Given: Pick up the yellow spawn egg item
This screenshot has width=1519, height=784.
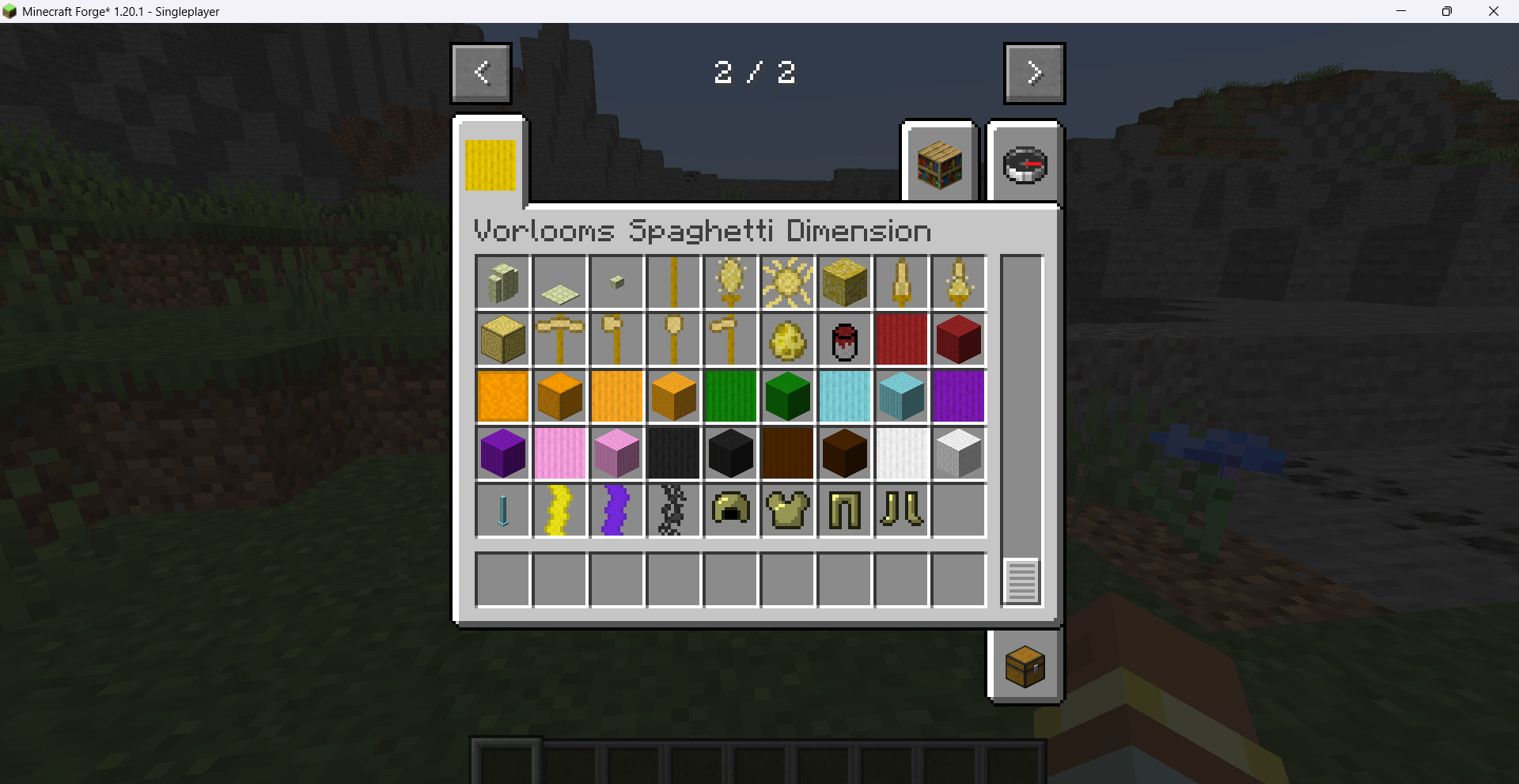Looking at the screenshot, I should point(787,340).
